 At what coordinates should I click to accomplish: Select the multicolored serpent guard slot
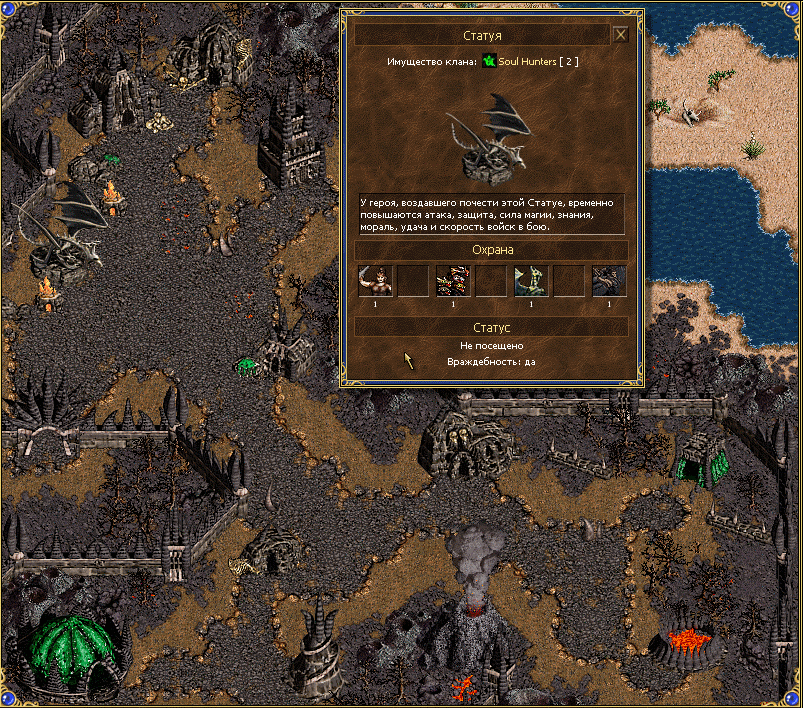pos(452,281)
